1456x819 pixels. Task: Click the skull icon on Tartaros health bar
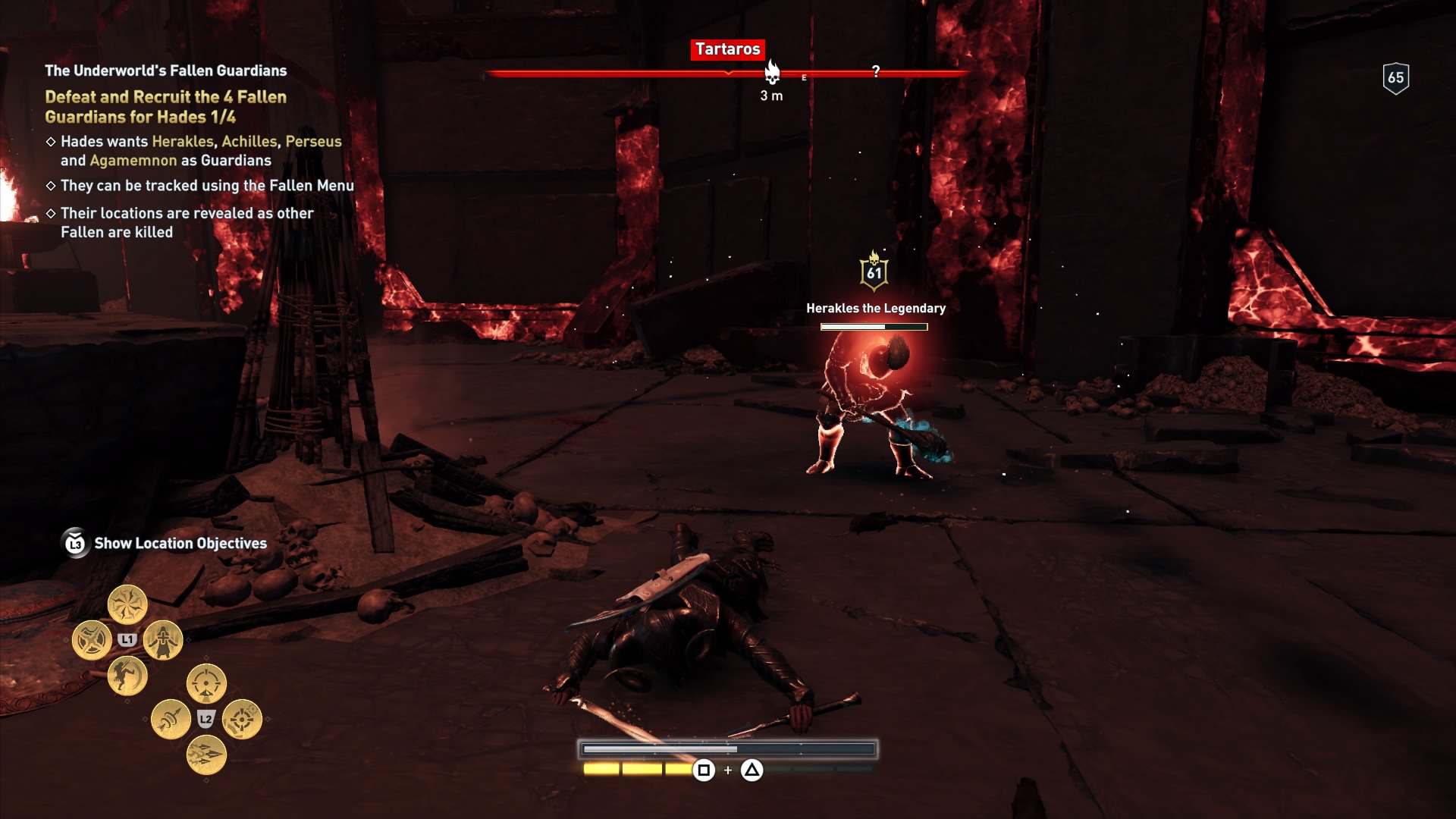(771, 74)
